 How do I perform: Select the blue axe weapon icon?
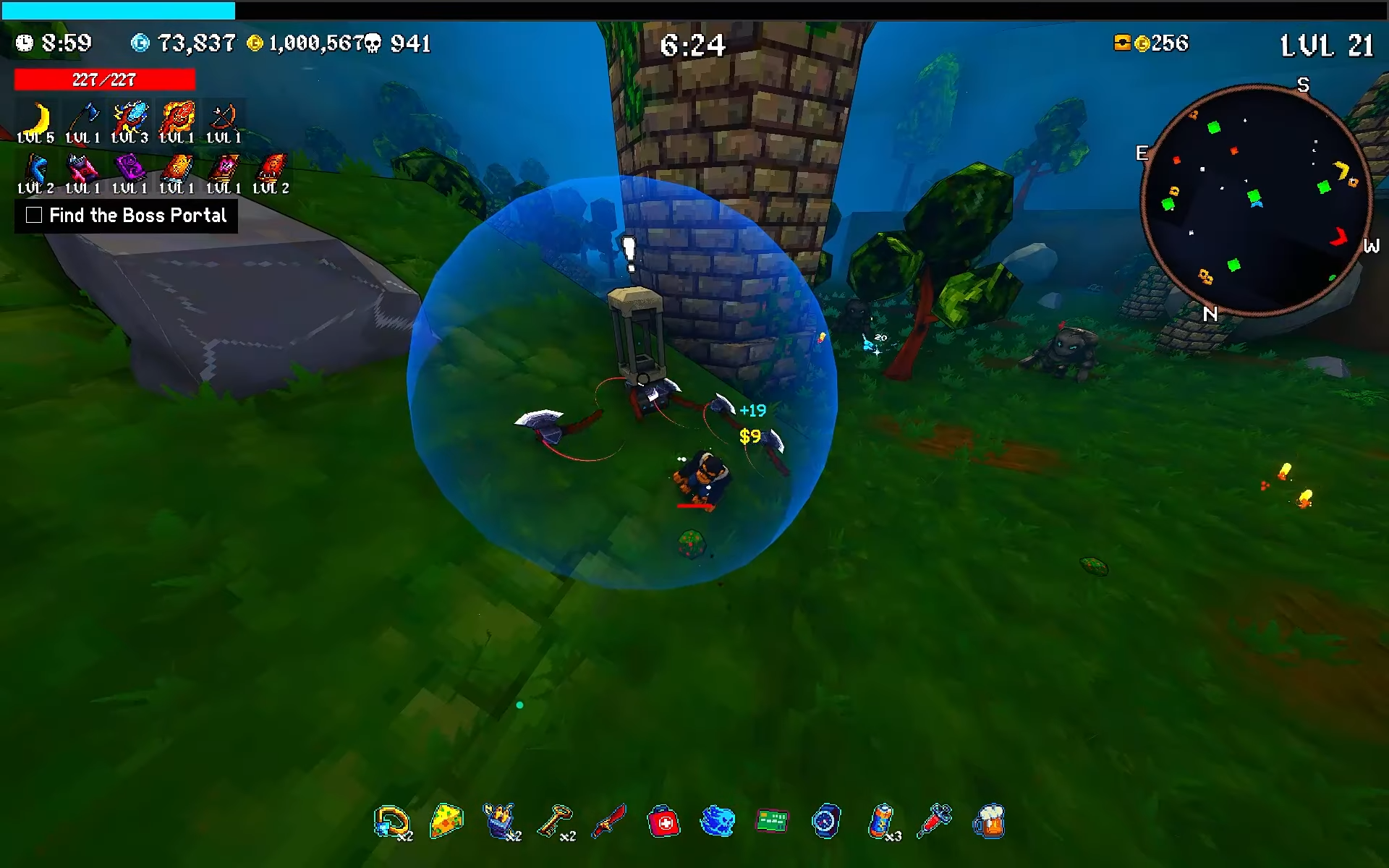click(82, 119)
